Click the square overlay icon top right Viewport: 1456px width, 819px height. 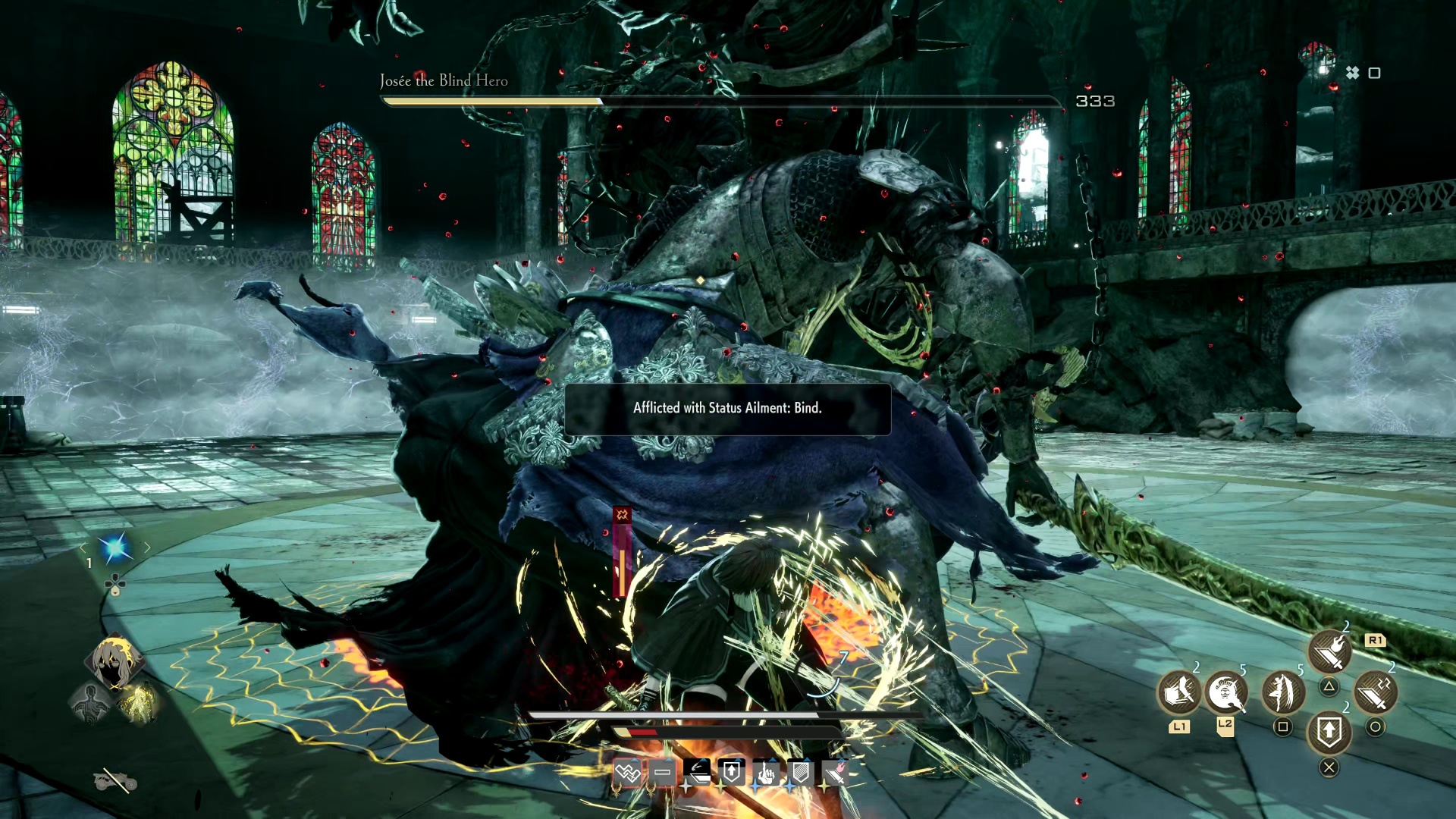pos(1374,74)
